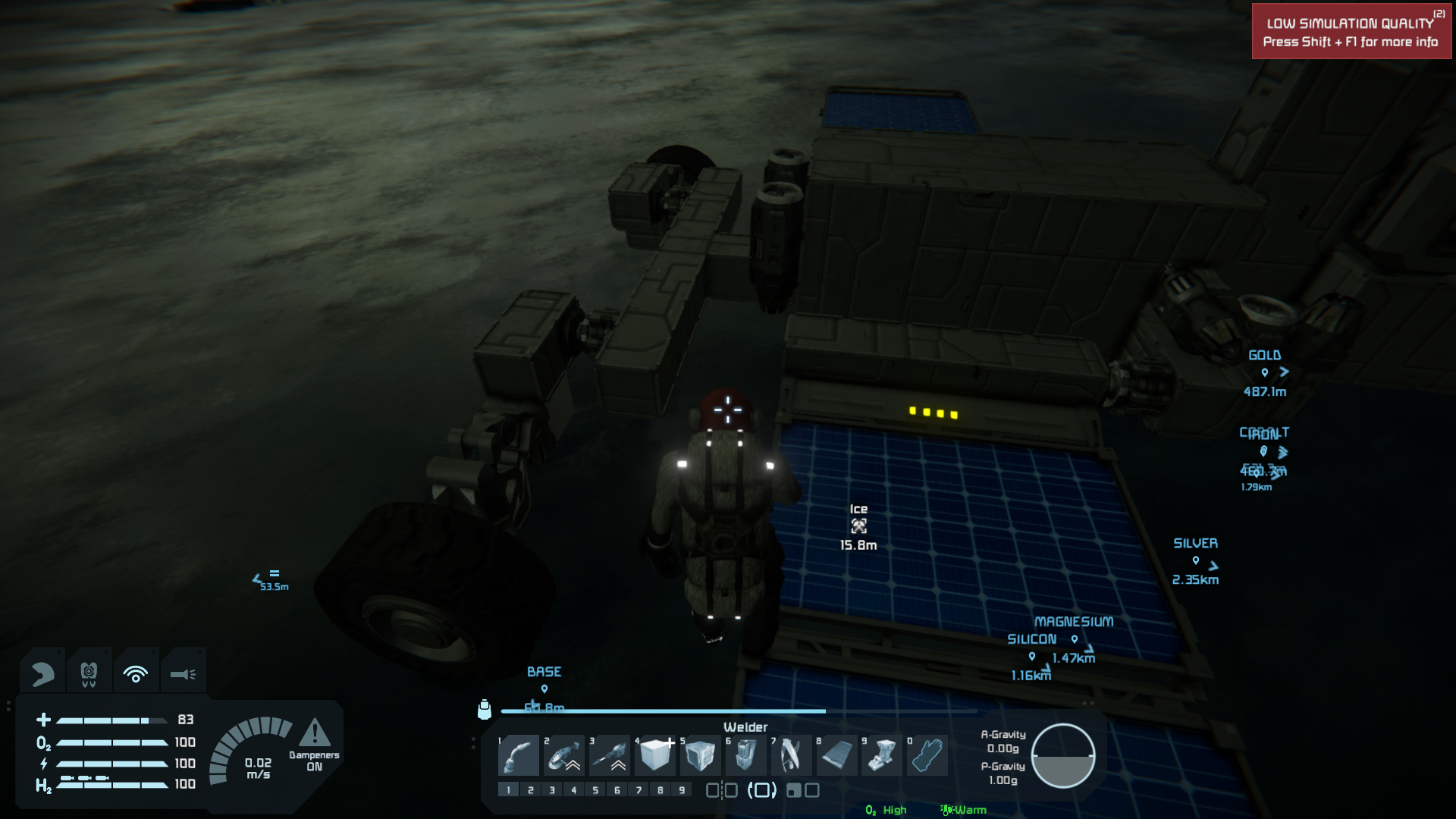Select the Welder in hotbar slot 1
This screenshot has height=819, width=1456.
(519, 755)
